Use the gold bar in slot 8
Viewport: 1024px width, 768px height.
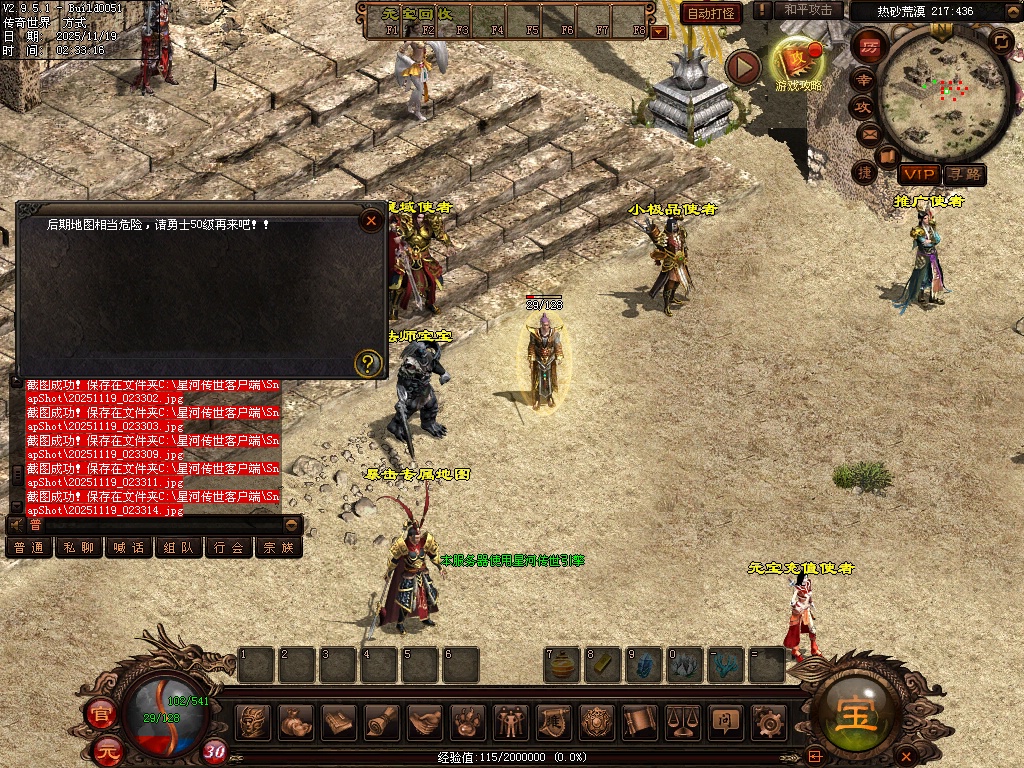[603, 665]
